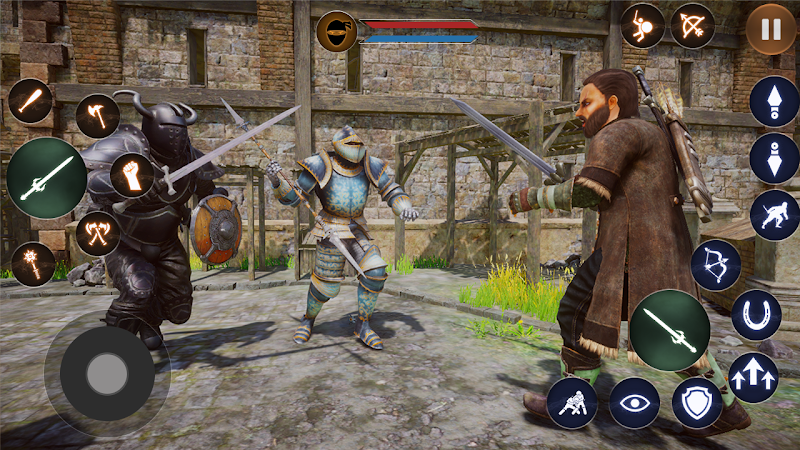
Task: Select the dual crossed axes weapon
Action: [x=97, y=234]
